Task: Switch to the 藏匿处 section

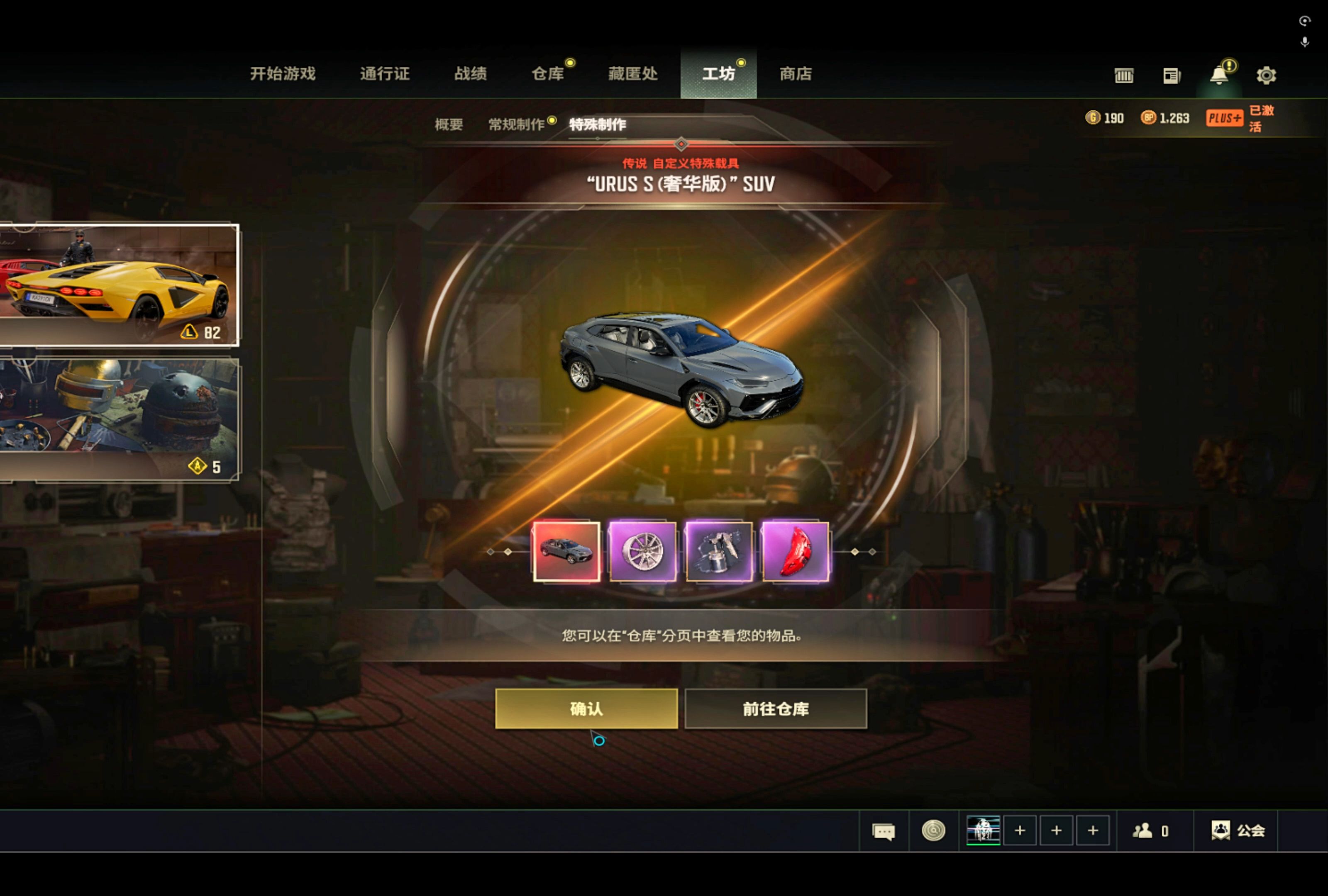Action: tap(632, 74)
